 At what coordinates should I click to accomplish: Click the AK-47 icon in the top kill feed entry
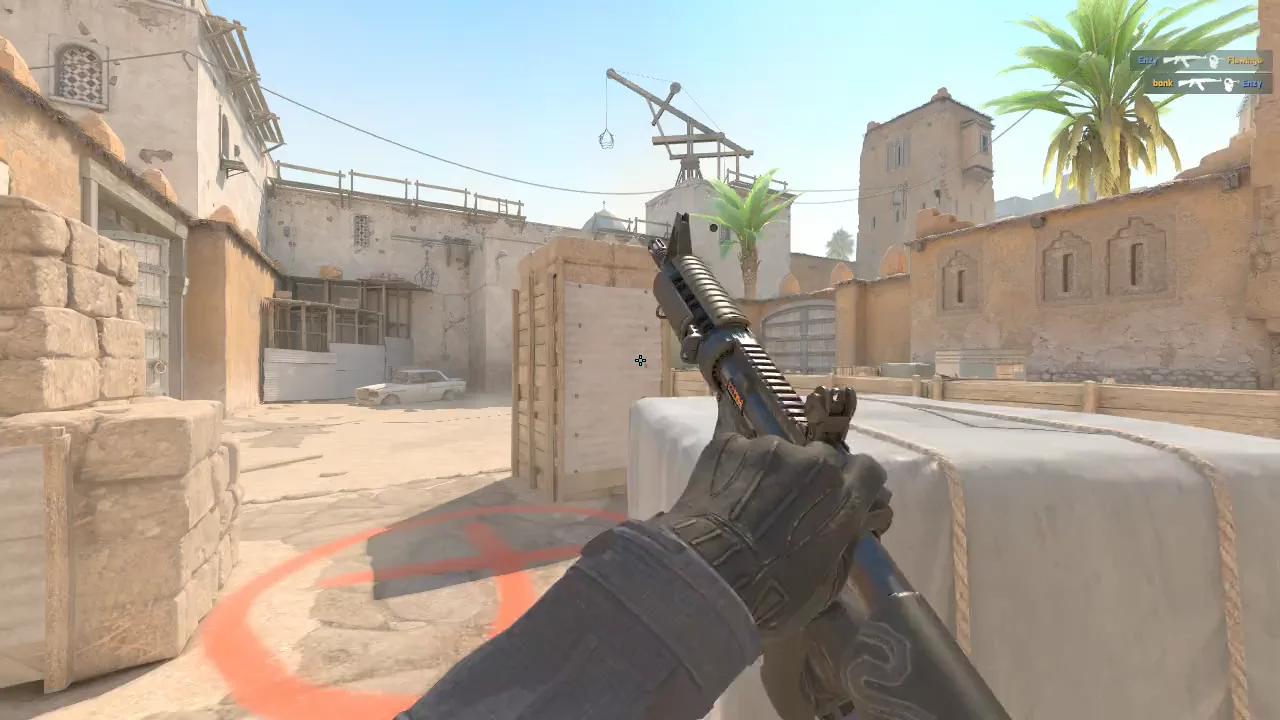(1183, 60)
